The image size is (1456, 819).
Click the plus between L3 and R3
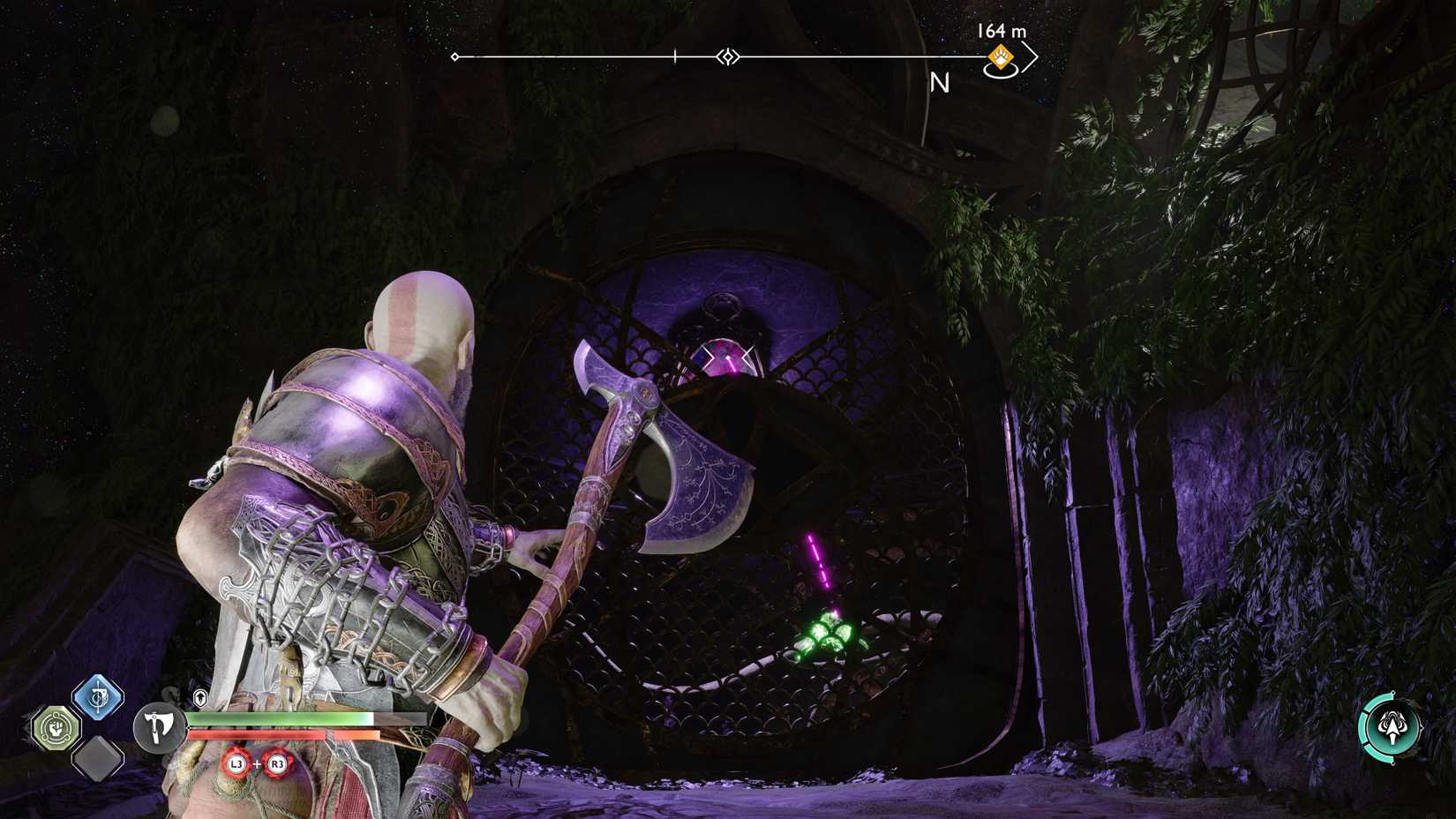tap(258, 763)
